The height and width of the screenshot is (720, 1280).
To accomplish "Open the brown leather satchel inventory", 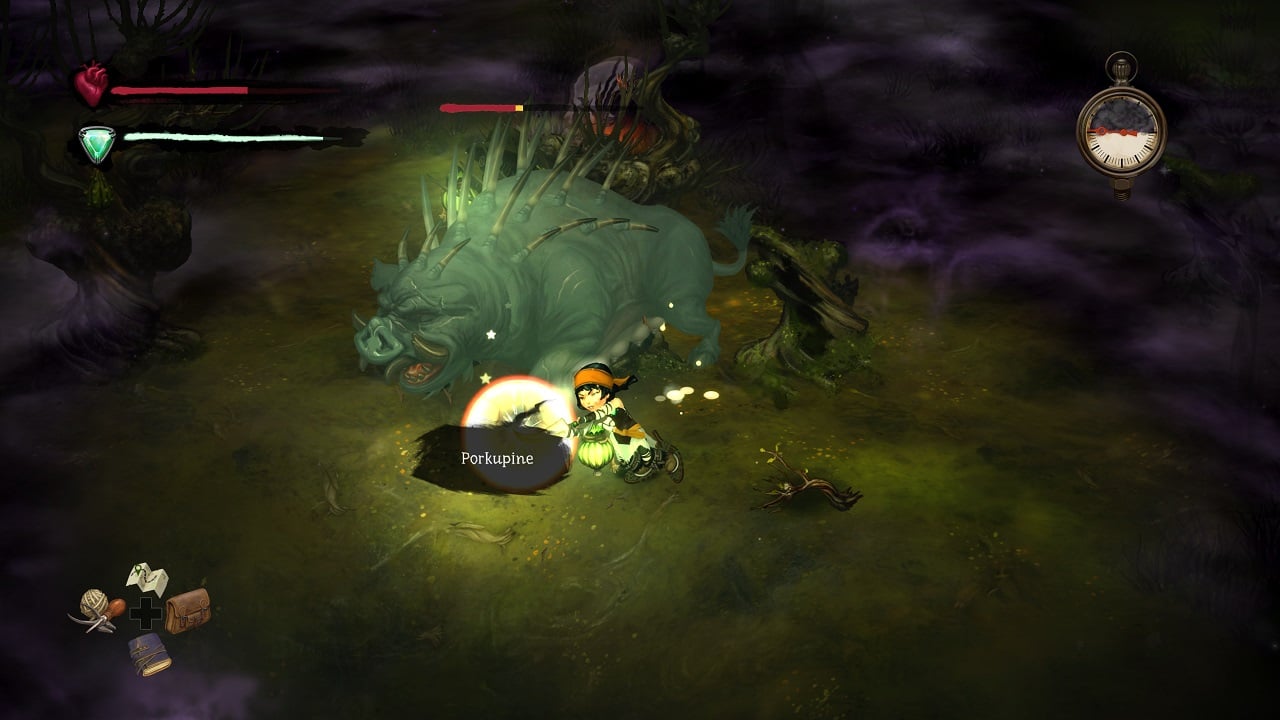I will point(188,609).
